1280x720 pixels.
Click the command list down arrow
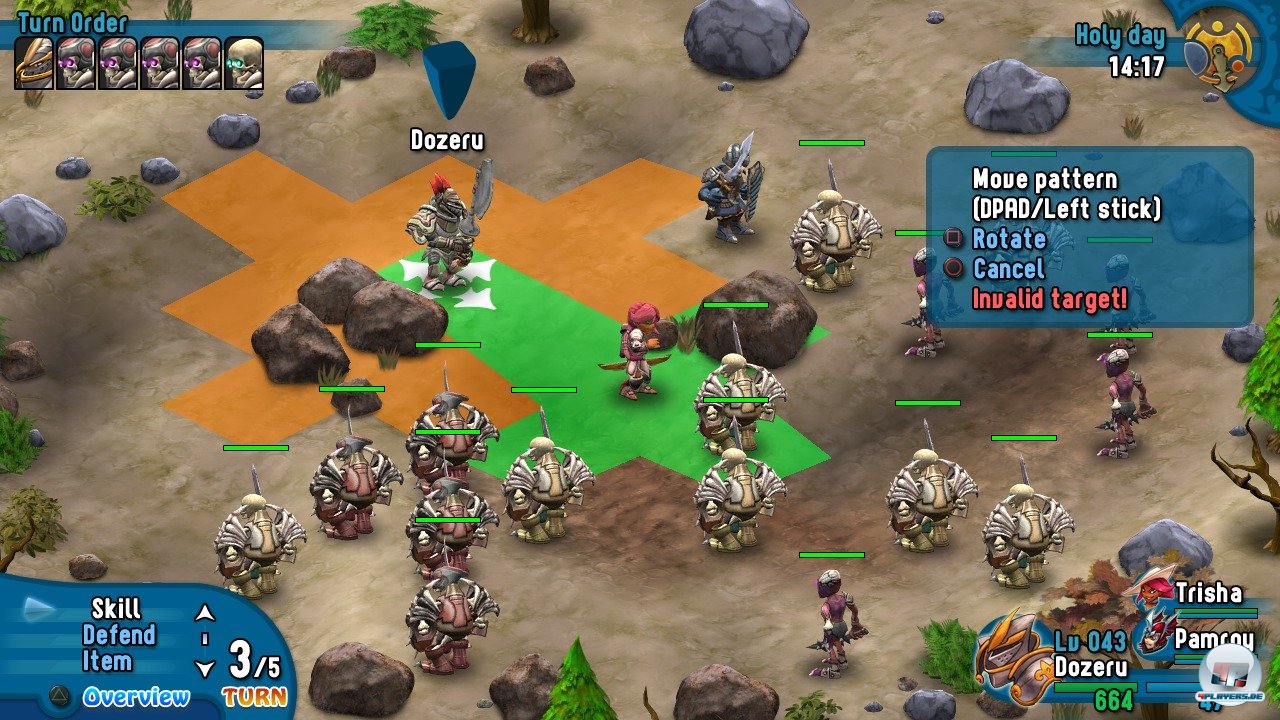click(x=205, y=669)
